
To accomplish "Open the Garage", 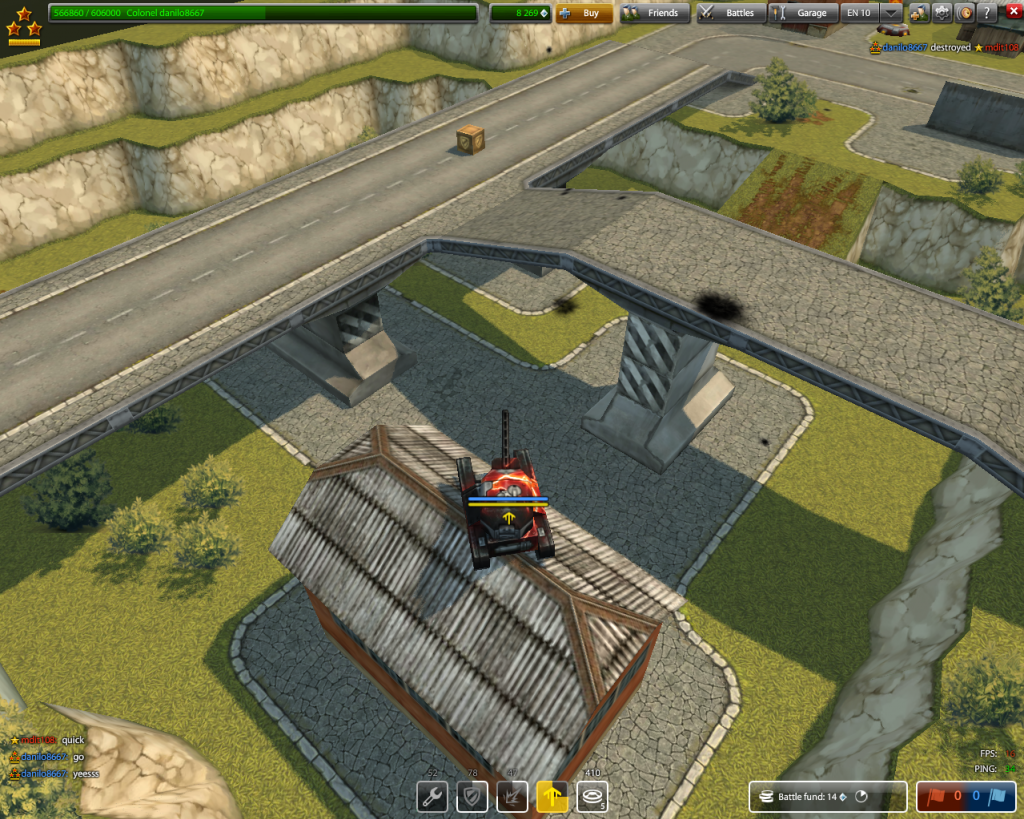I will 802,13.
